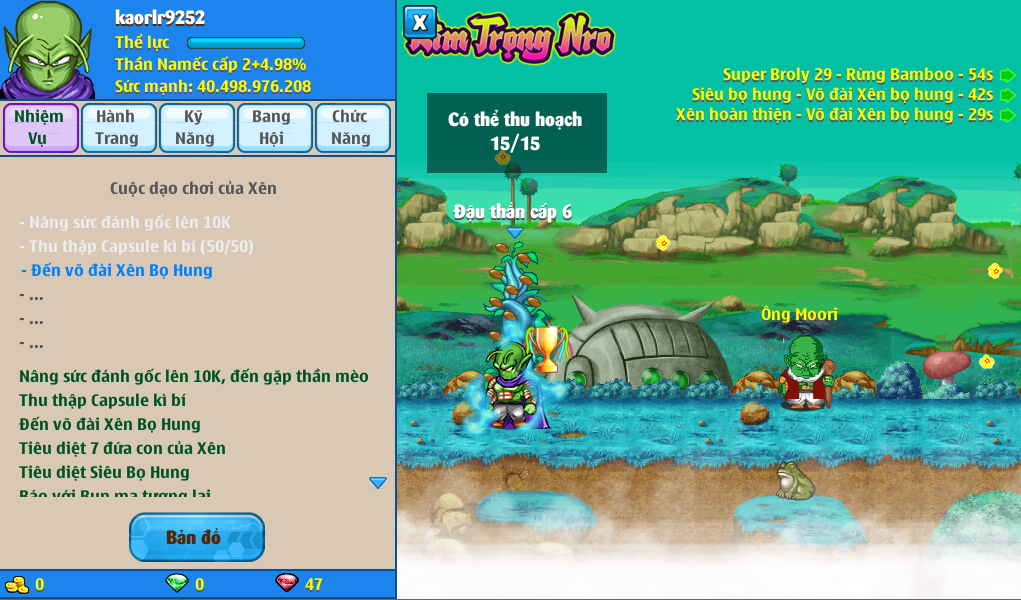Click the green gem currency icon
The height and width of the screenshot is (600, 1021).
176,583
